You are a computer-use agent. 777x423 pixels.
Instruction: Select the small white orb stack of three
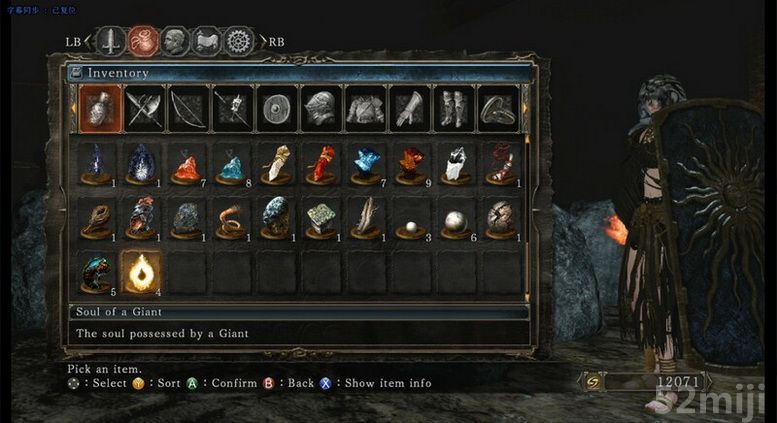click(411, 217)
